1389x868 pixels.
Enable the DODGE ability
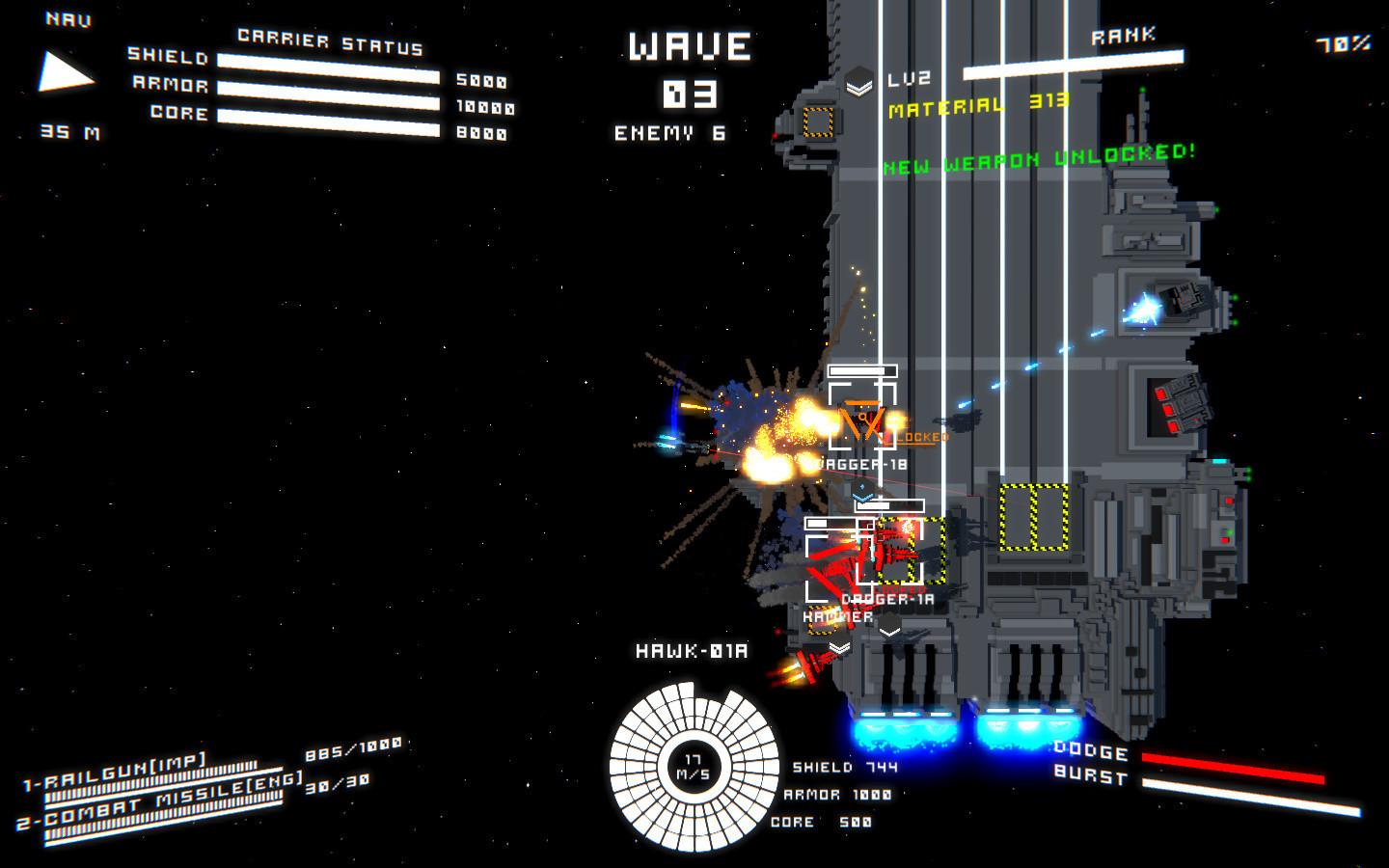click(1091, 752)
